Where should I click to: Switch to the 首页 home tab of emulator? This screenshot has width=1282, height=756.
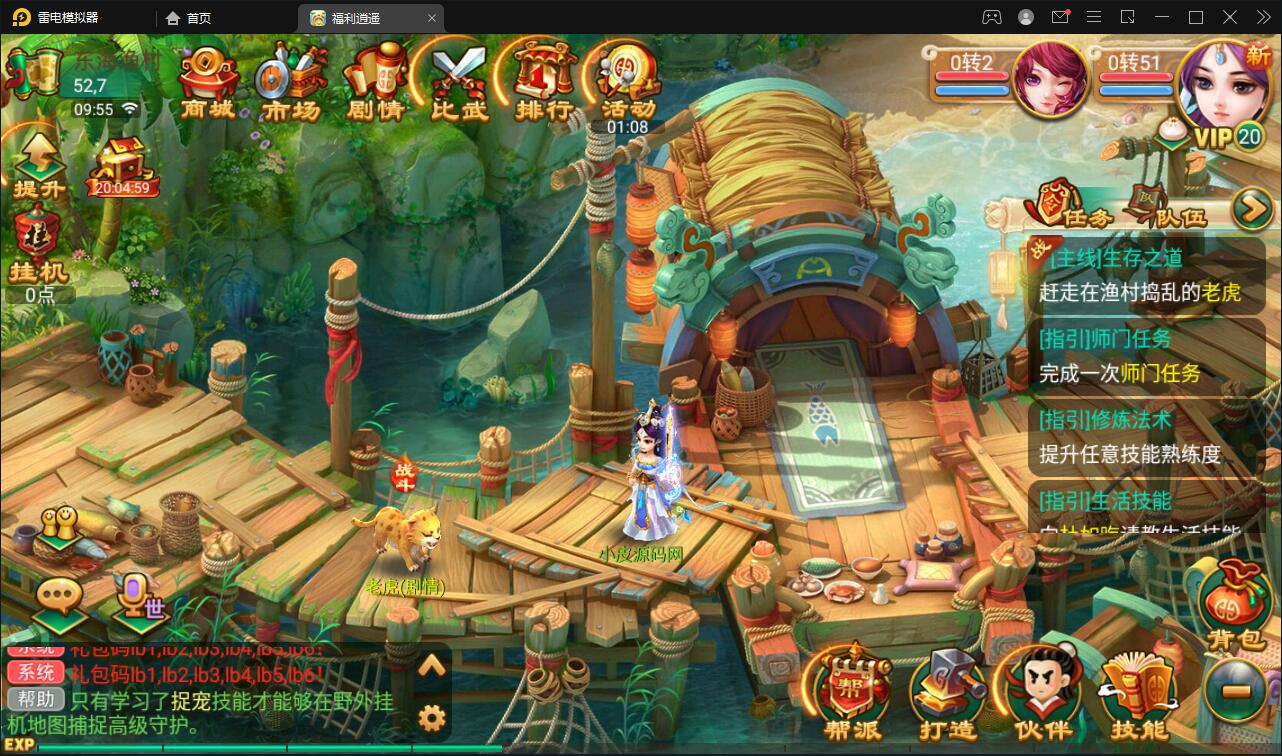189,17
